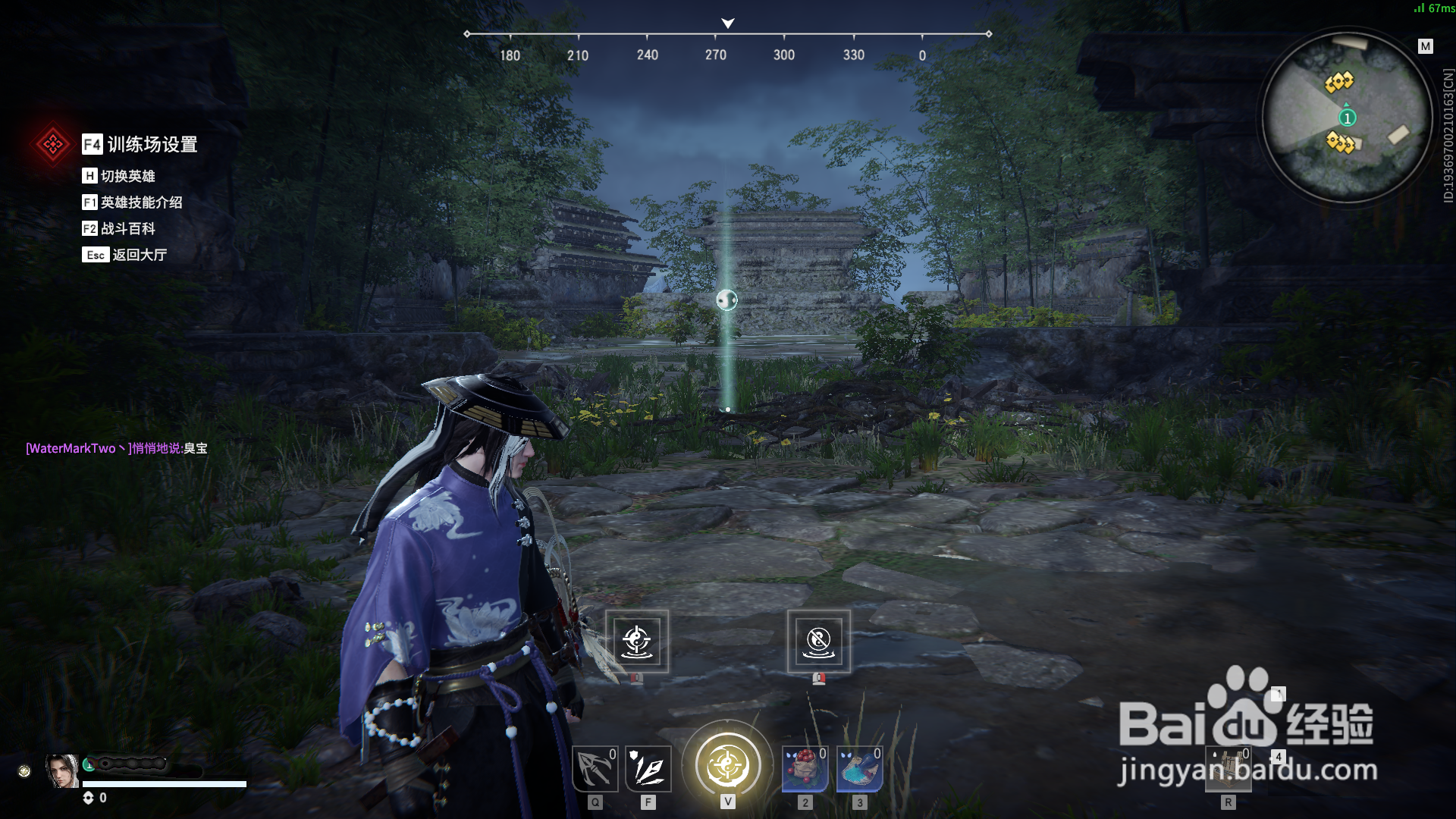Click the small round gold emblem beside portrait

24,771
